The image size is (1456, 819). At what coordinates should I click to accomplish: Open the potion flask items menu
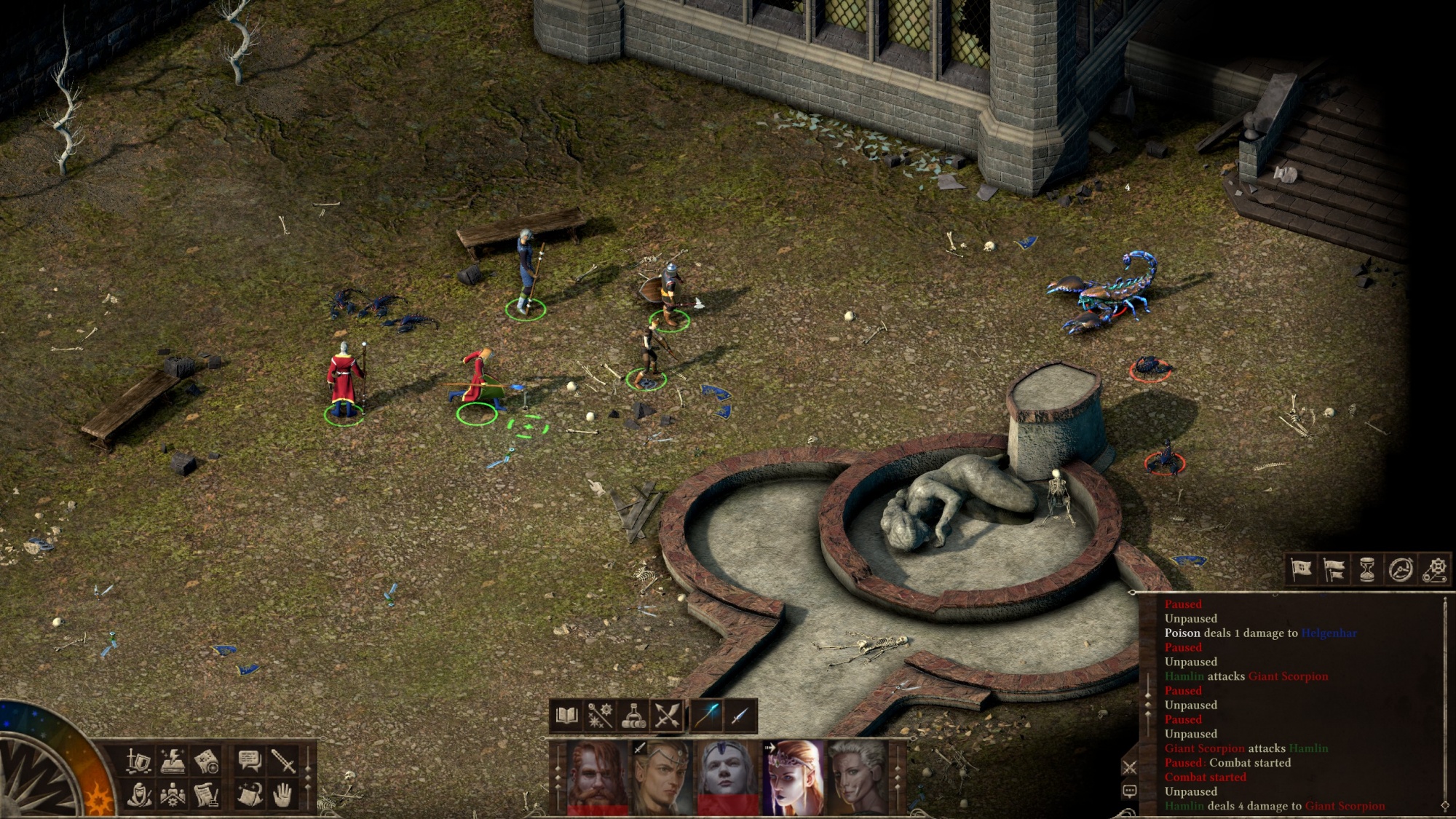point(633,716)
